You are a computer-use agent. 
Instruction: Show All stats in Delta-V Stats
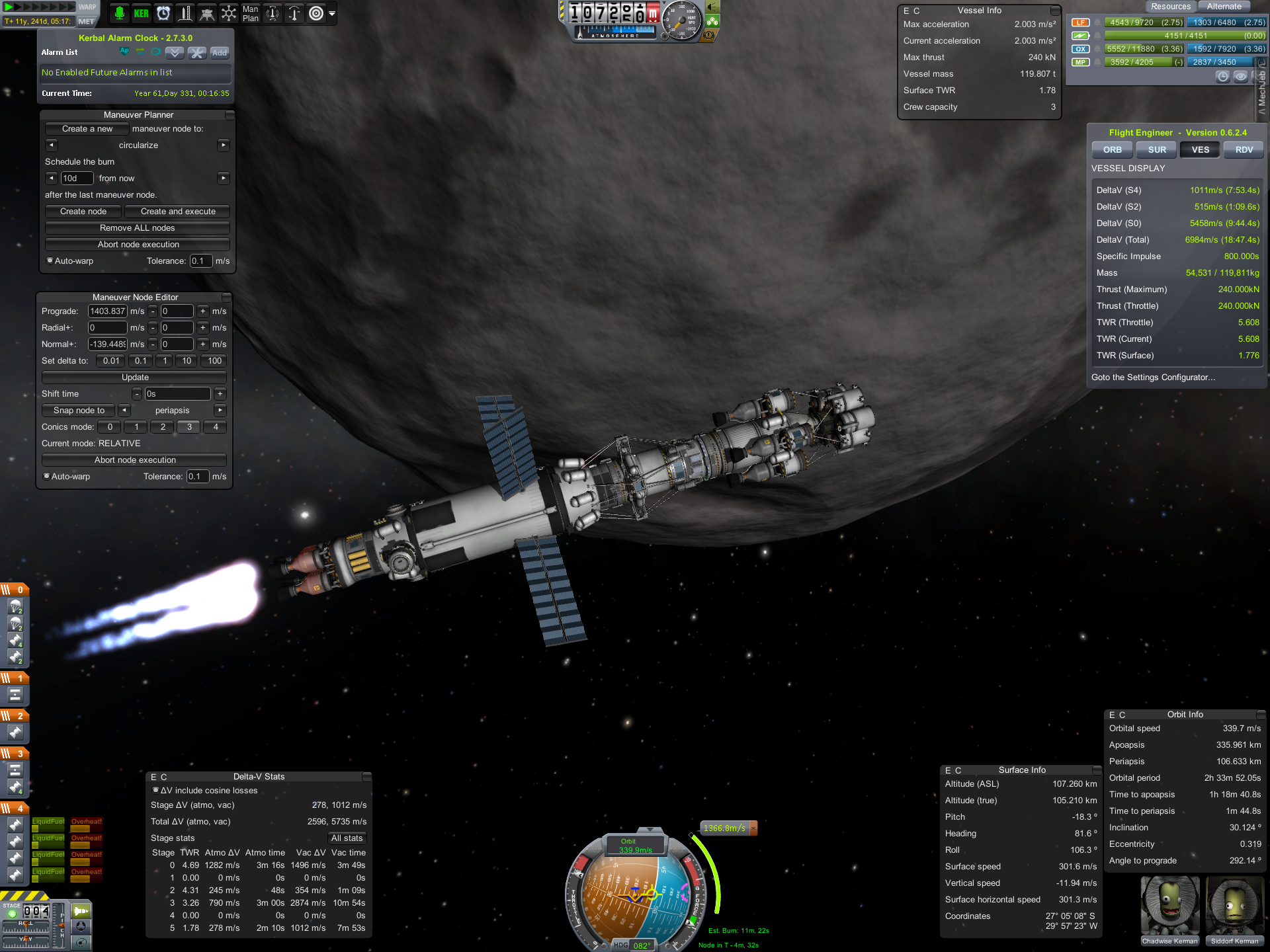(x=347, y=838)
